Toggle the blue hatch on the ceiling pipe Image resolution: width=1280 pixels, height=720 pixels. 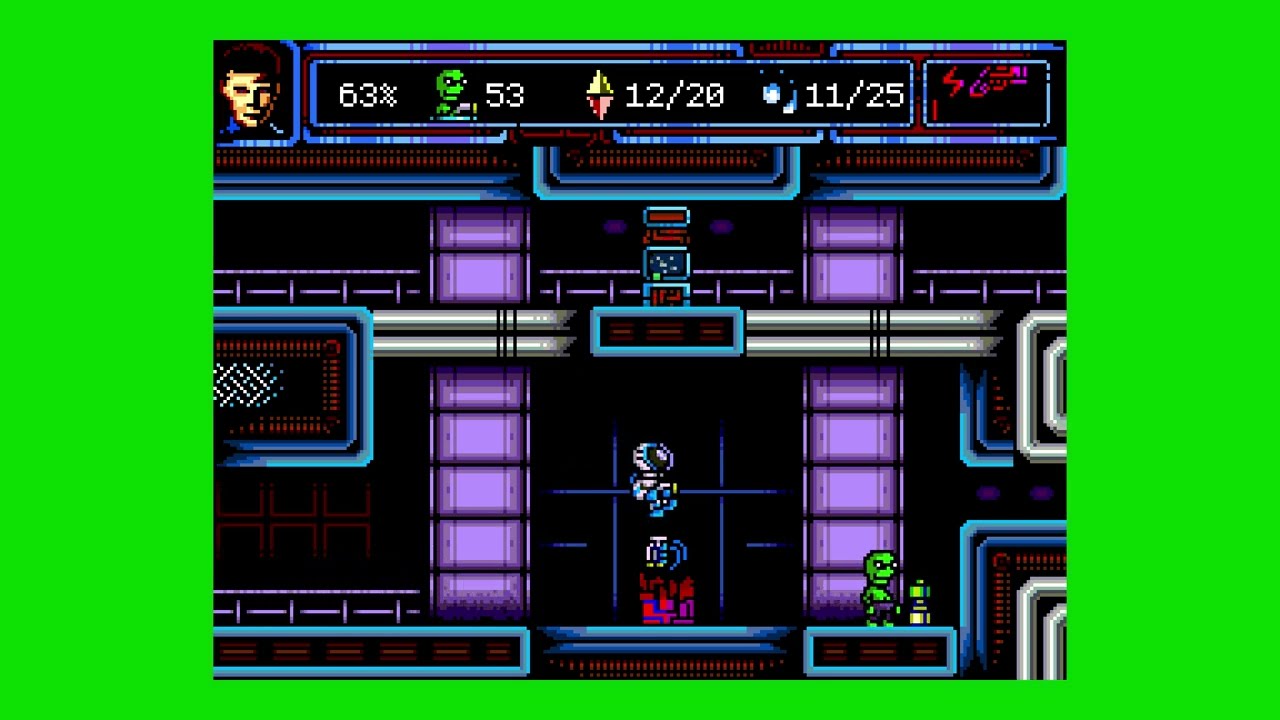pos(667,265)
